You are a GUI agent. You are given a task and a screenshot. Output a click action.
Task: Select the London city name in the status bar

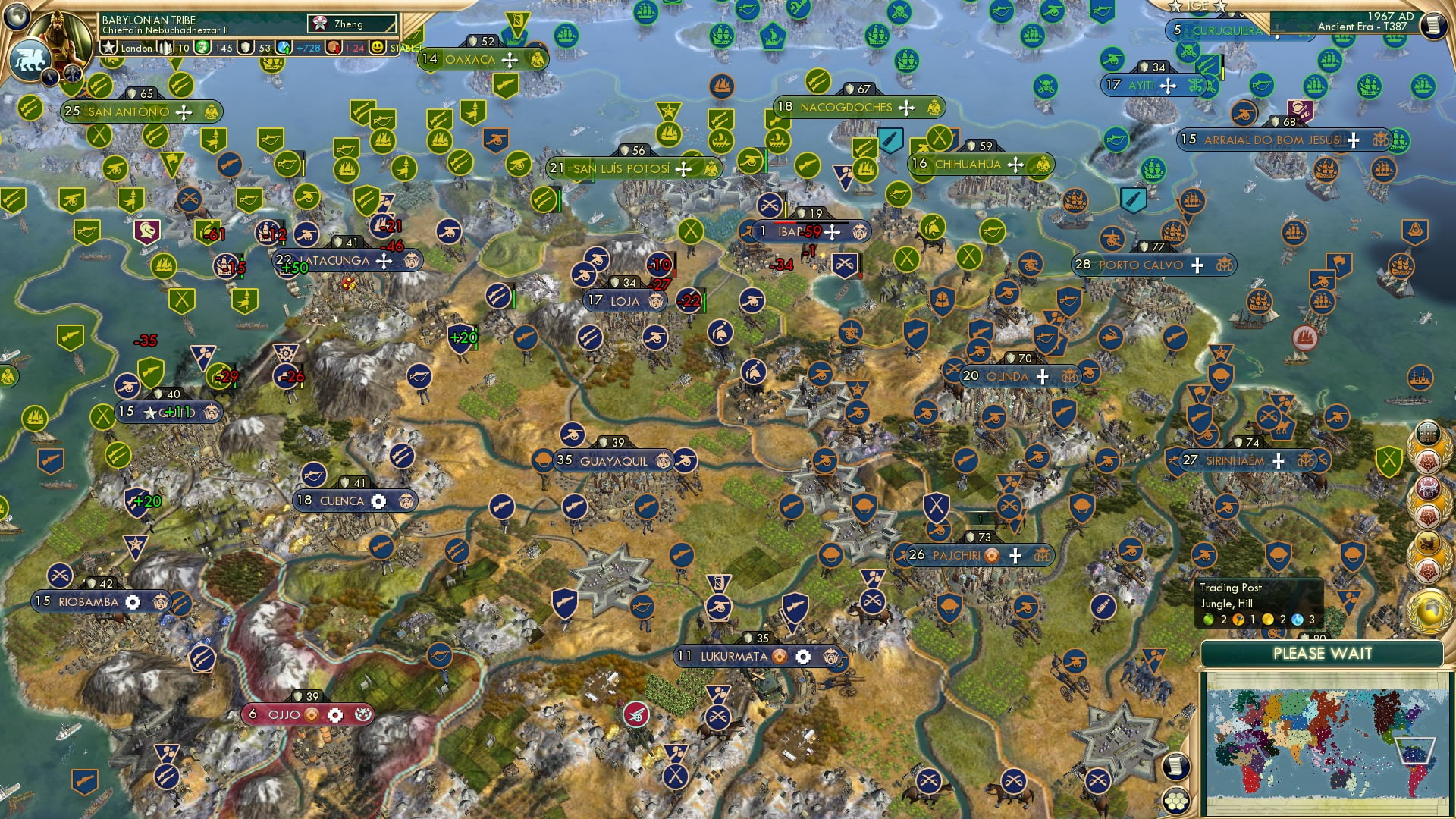click(x=136, y=49)
